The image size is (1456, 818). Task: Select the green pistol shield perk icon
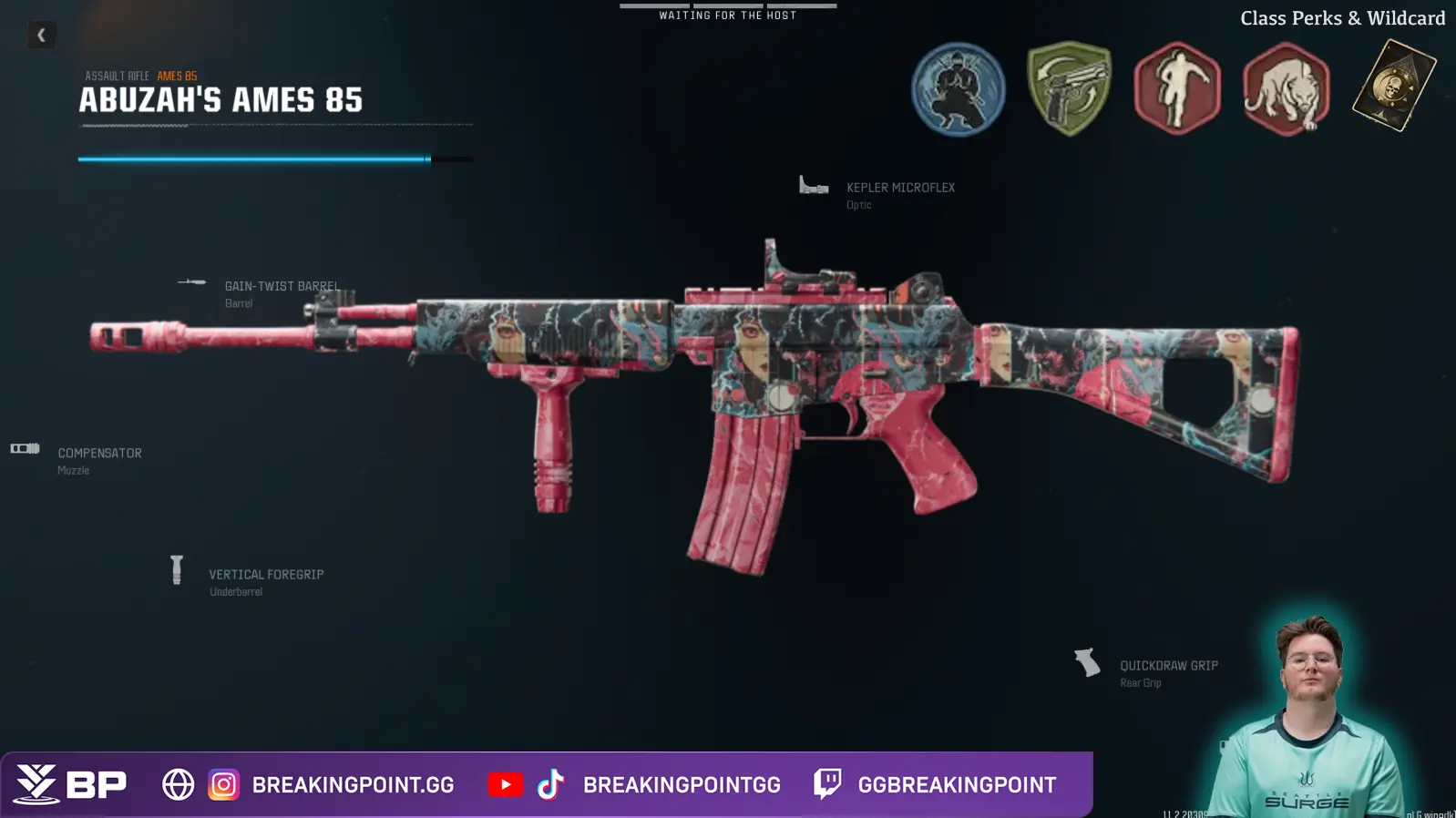1069,89
